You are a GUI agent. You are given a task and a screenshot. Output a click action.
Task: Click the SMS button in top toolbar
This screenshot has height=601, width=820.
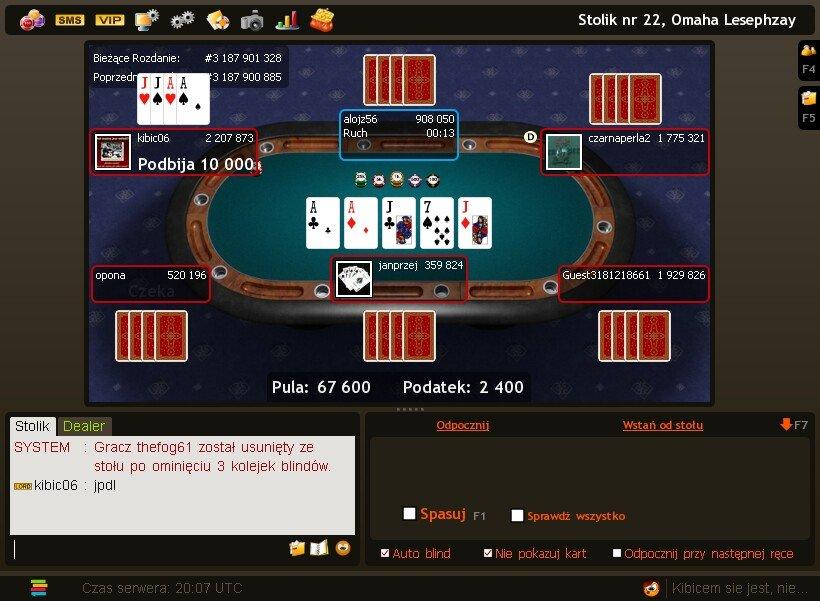pos(70,20)
